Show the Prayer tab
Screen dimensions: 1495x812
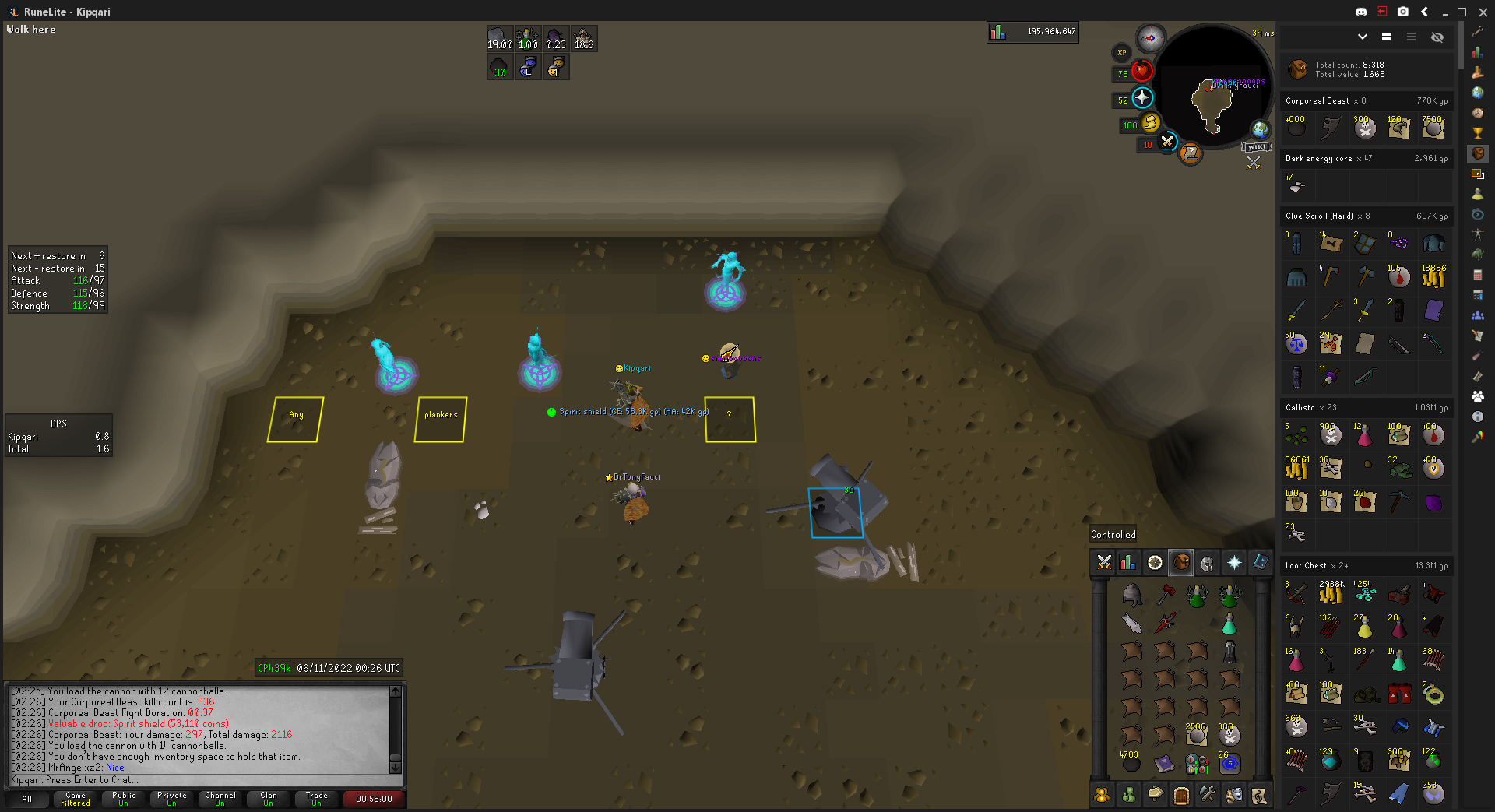coord(1234,562)
